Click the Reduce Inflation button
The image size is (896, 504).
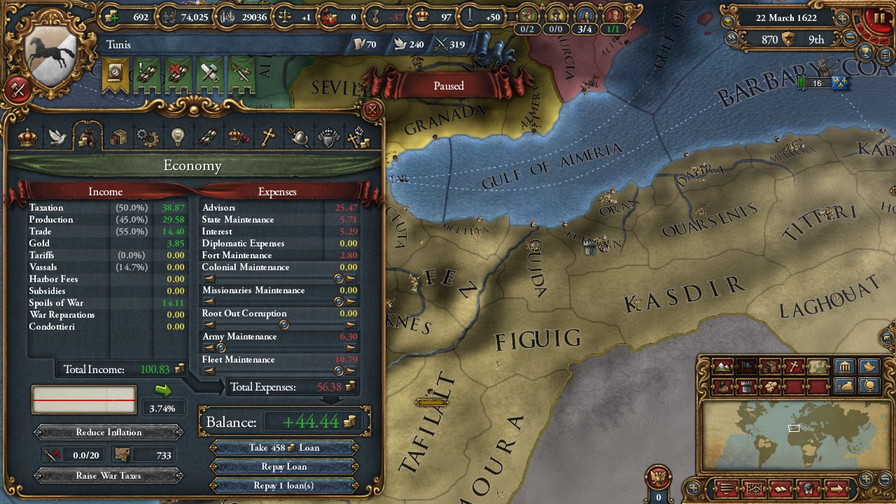[x=108, y=432]
